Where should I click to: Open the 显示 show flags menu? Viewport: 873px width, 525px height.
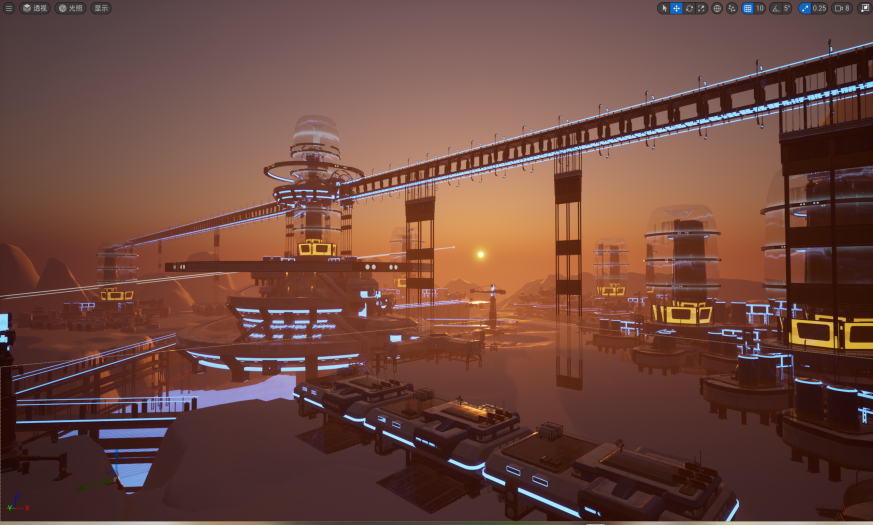tap(101, 8)
